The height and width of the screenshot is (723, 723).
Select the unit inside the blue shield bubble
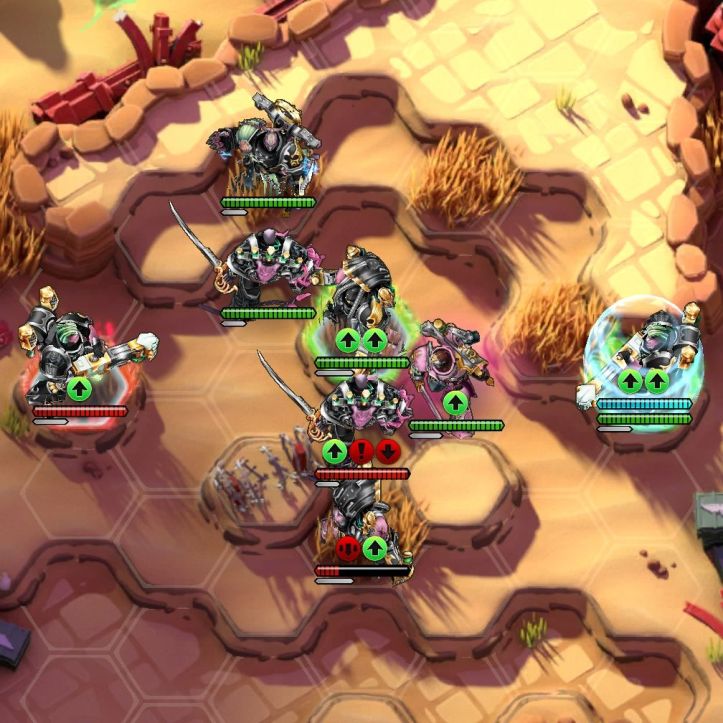click(651, 345)
